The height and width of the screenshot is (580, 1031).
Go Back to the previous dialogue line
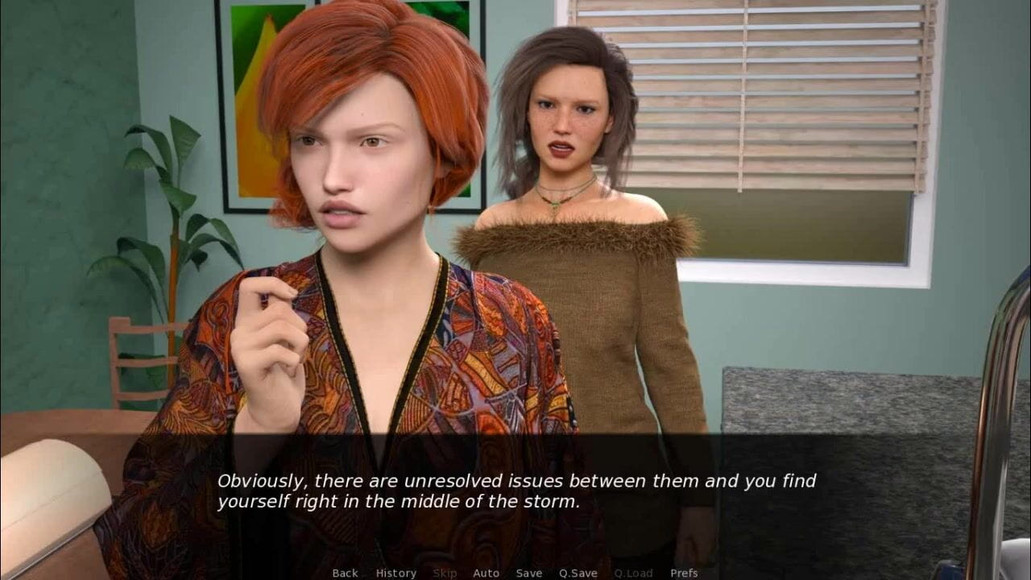(345, 573)
